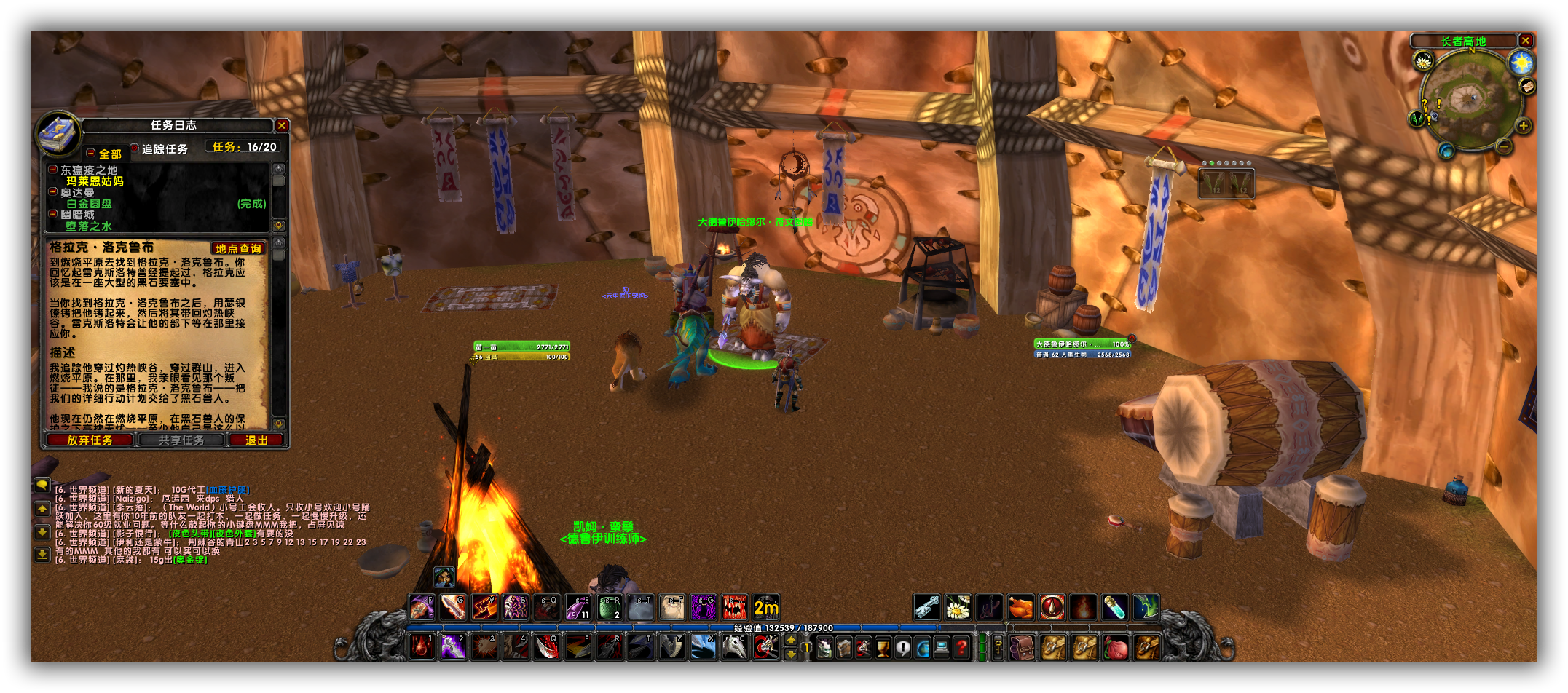Screen dimensions: 1568x693
Task: Use the roast chicken food item
Action: tap(1020, 607)
